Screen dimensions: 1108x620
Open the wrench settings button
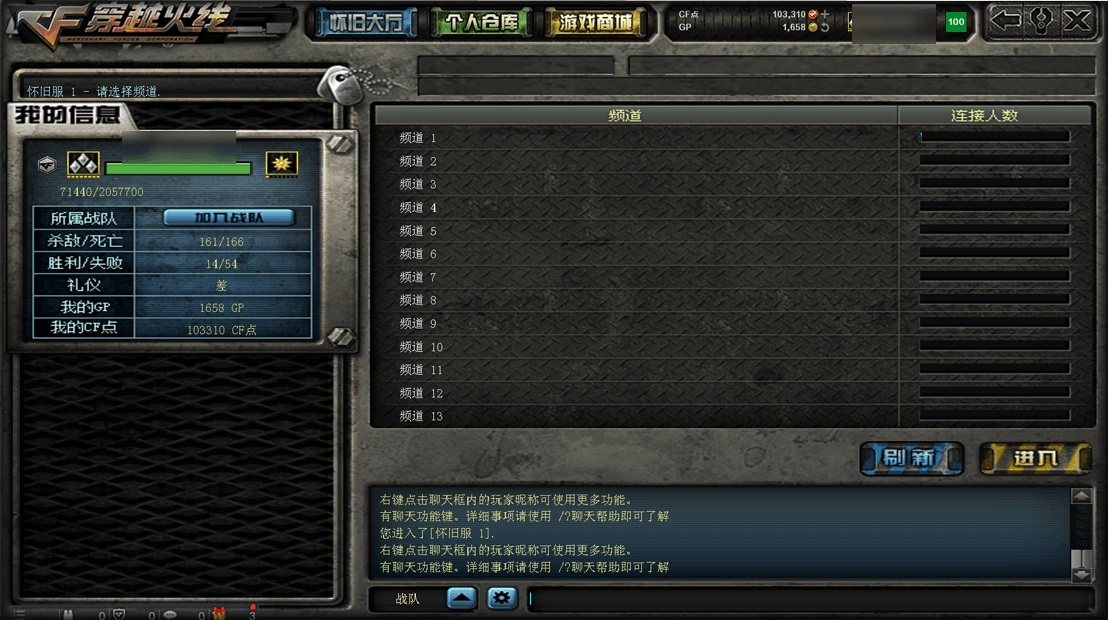(1041, 20)
